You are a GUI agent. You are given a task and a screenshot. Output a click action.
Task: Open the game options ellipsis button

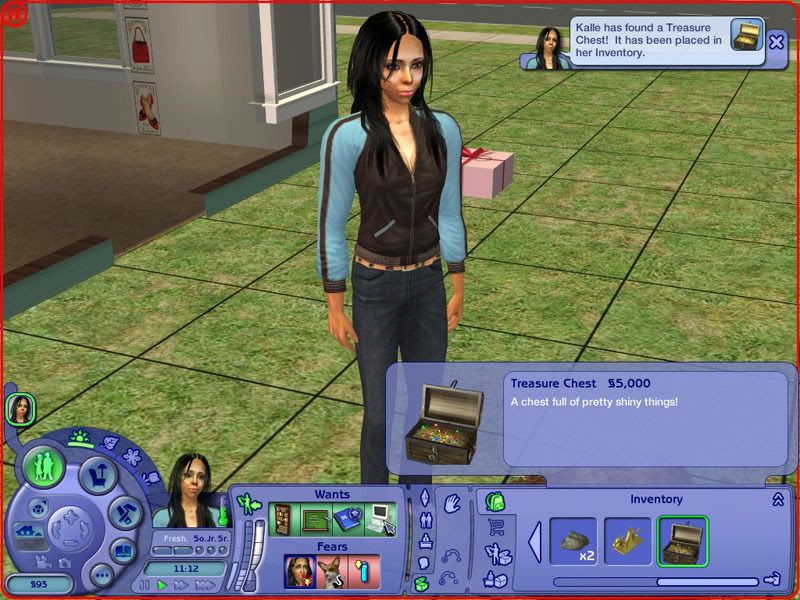pos(100,574)
